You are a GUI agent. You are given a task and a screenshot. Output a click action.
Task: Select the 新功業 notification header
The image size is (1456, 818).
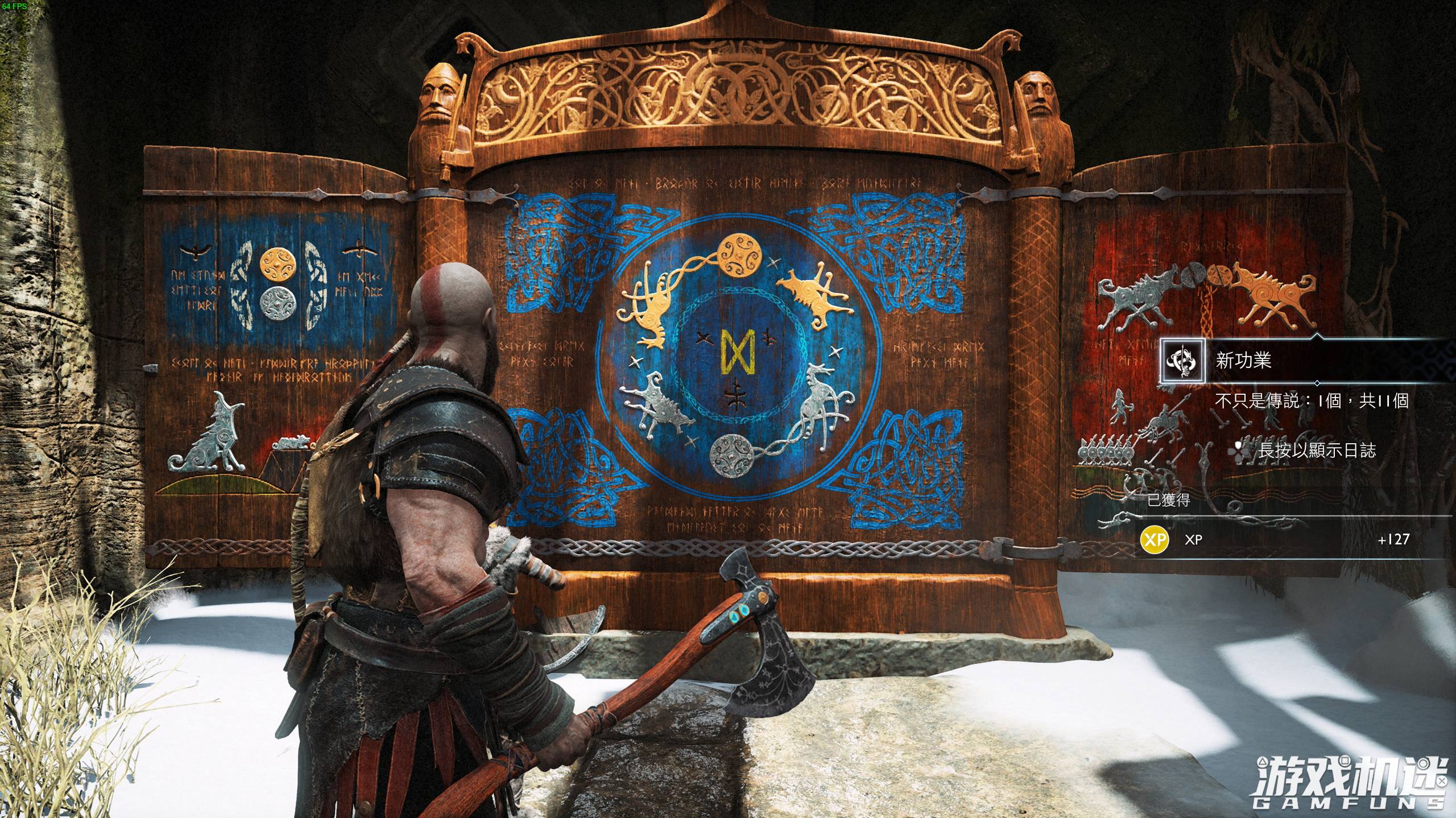point(1243,361)
